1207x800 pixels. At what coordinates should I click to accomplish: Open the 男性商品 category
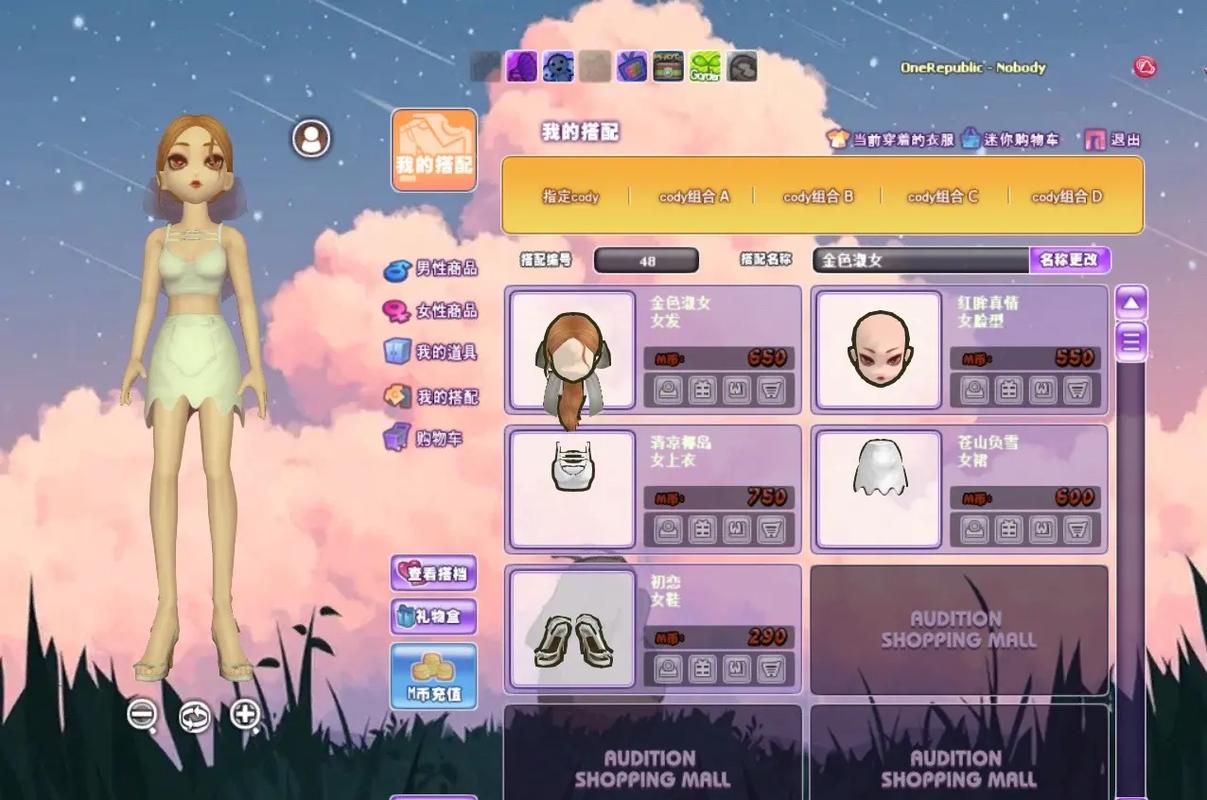click(x=432, y=269)
